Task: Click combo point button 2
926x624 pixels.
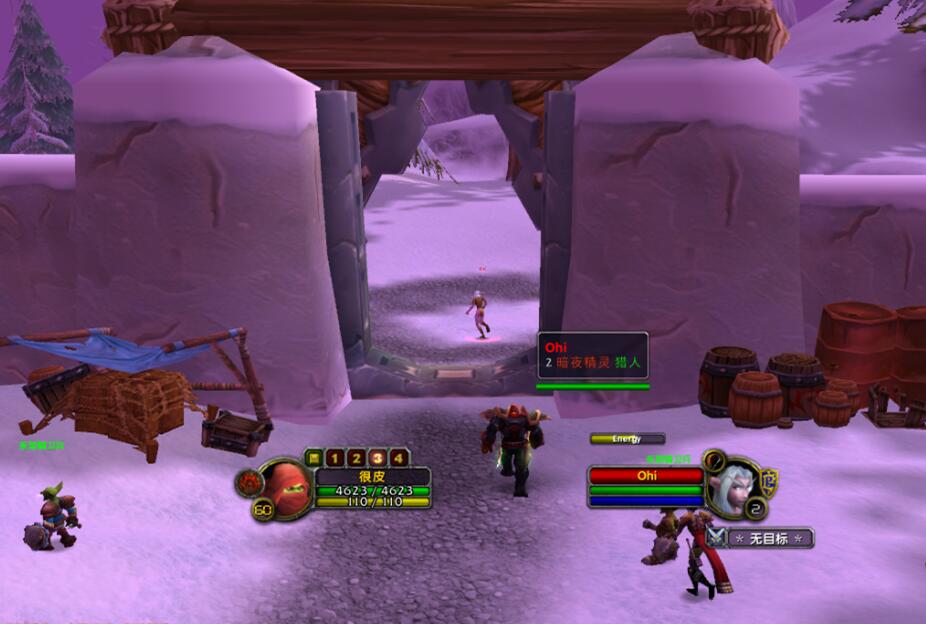Action: [355, 458]
